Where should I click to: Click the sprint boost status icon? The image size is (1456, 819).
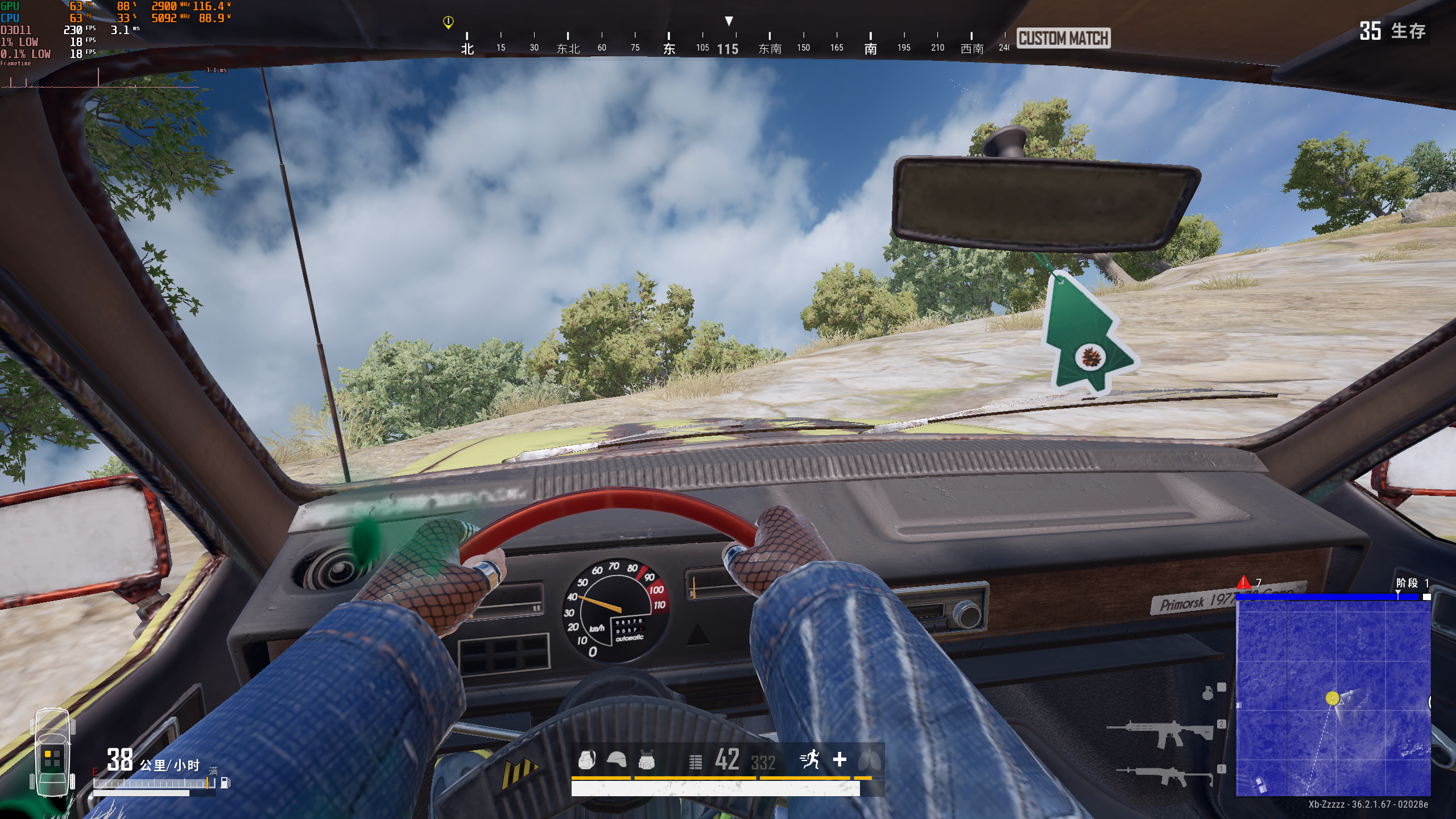[x=810, y=759]
